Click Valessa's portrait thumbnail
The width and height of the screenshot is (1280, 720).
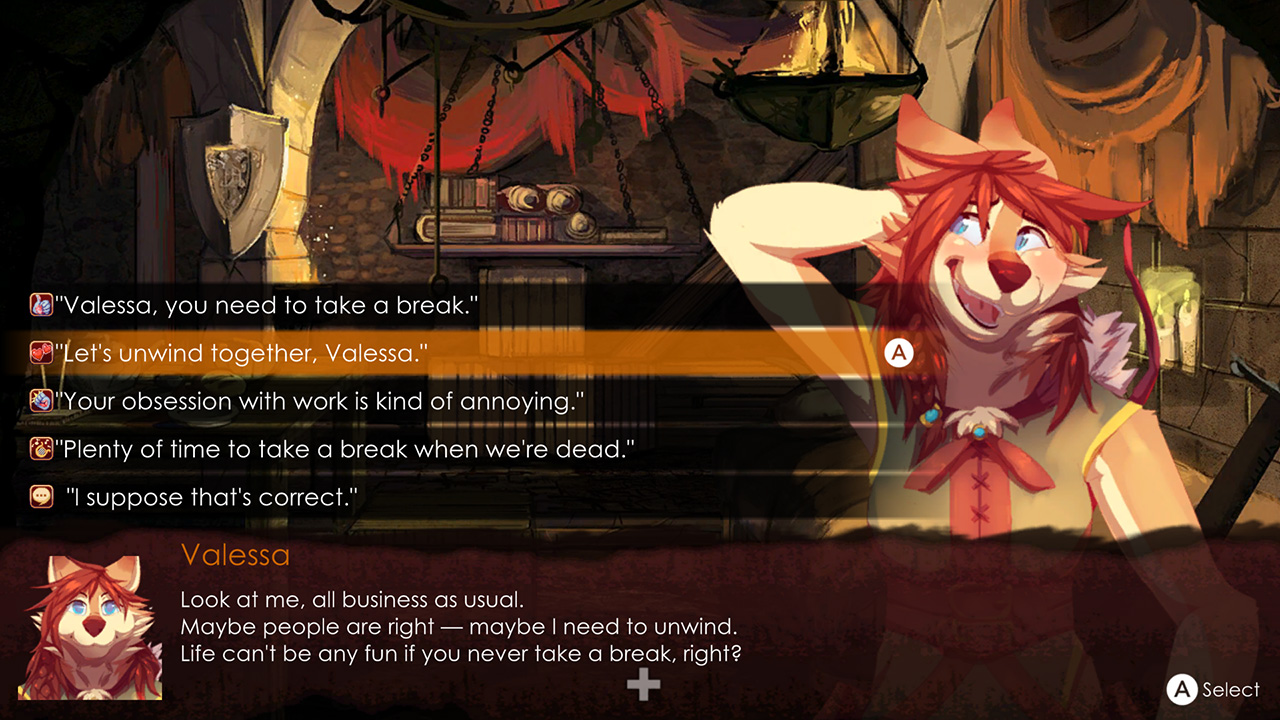point(90,630)
